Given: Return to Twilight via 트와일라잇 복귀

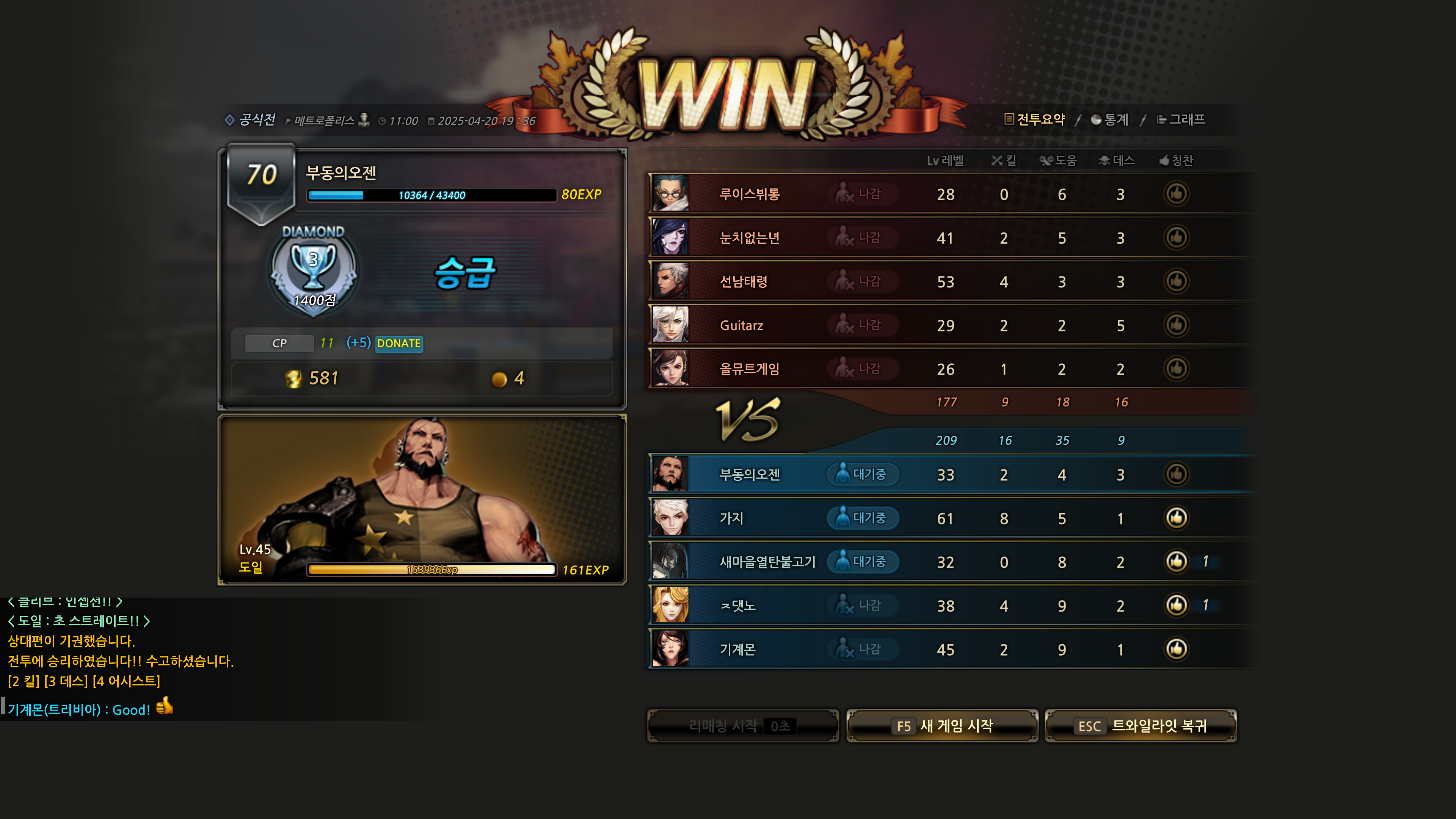Looking at the screenshot, I should click(1141, 726).
